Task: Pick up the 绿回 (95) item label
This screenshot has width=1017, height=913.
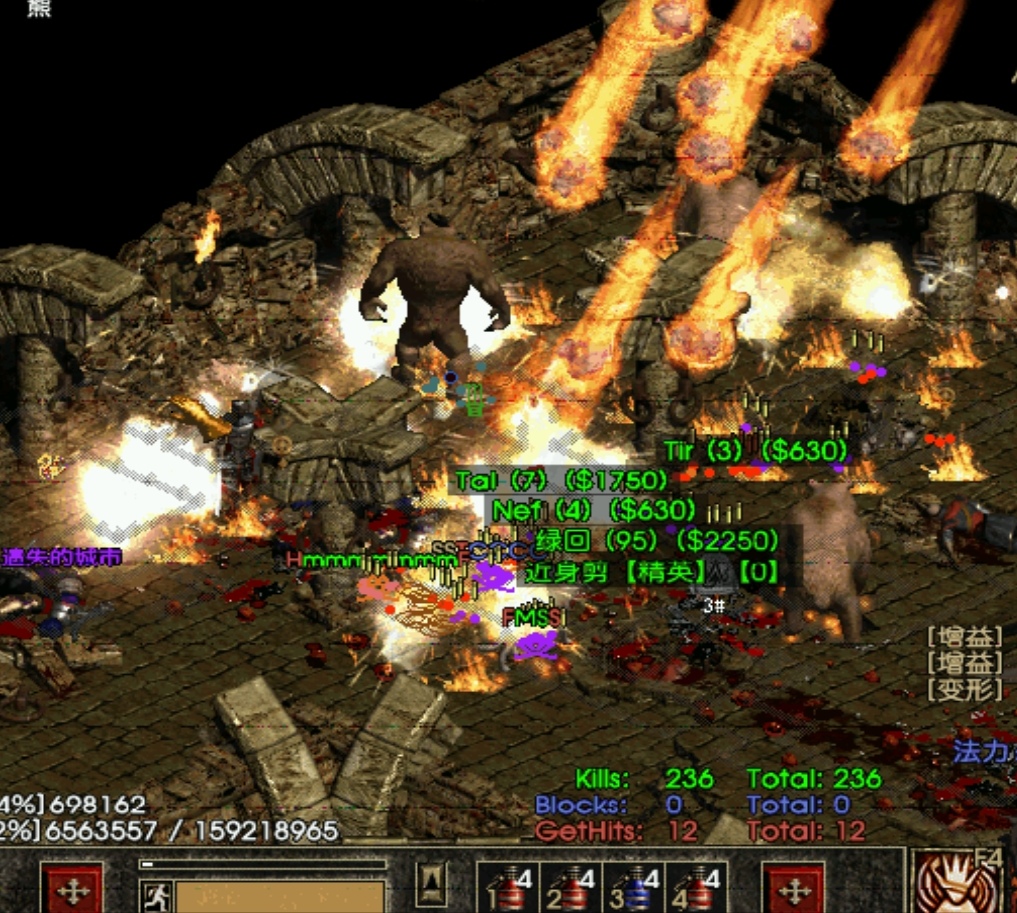Action: 657,541
